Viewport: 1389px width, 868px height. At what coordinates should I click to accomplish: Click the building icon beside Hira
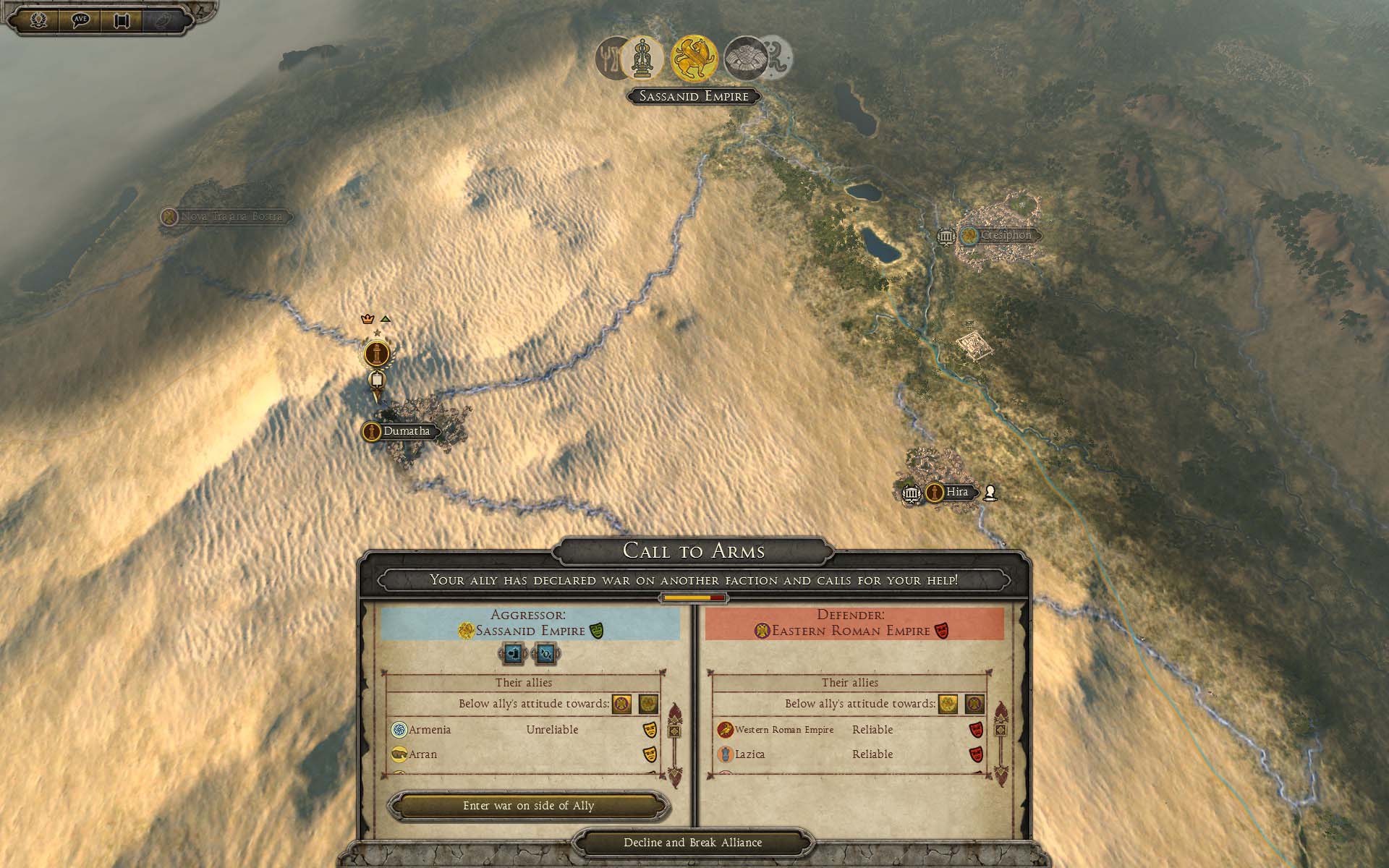(912, 493)
